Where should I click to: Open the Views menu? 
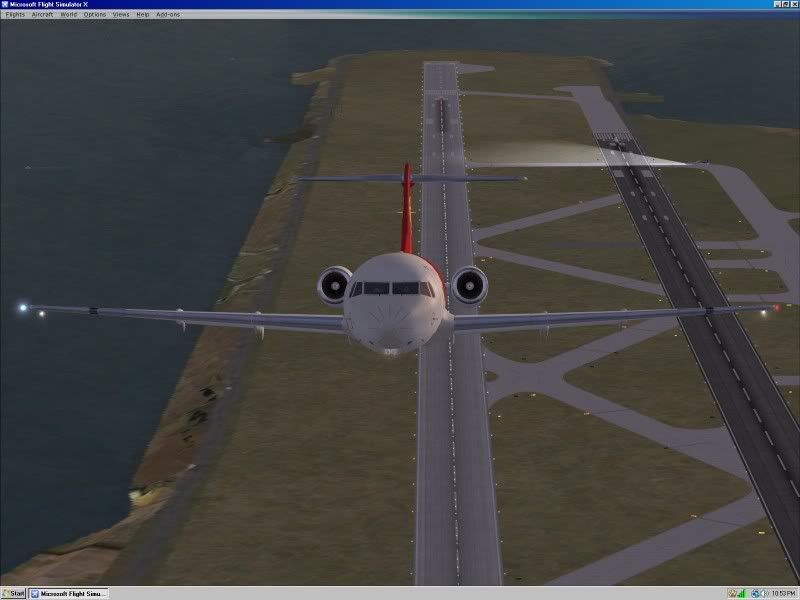point(121,15)
